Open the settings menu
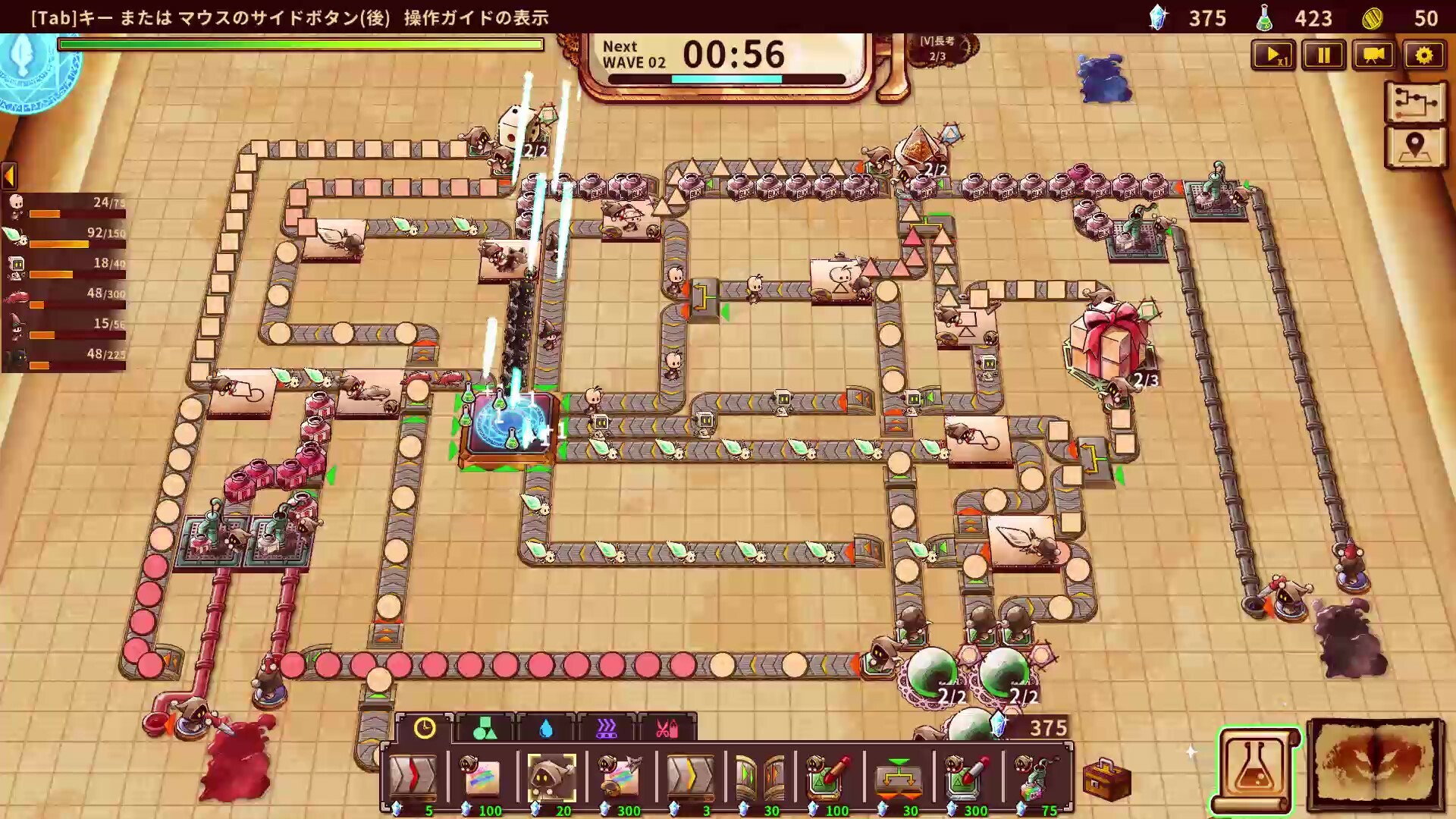The height and width of the screenshot is (819, 1456). [x=1426, y=55]
